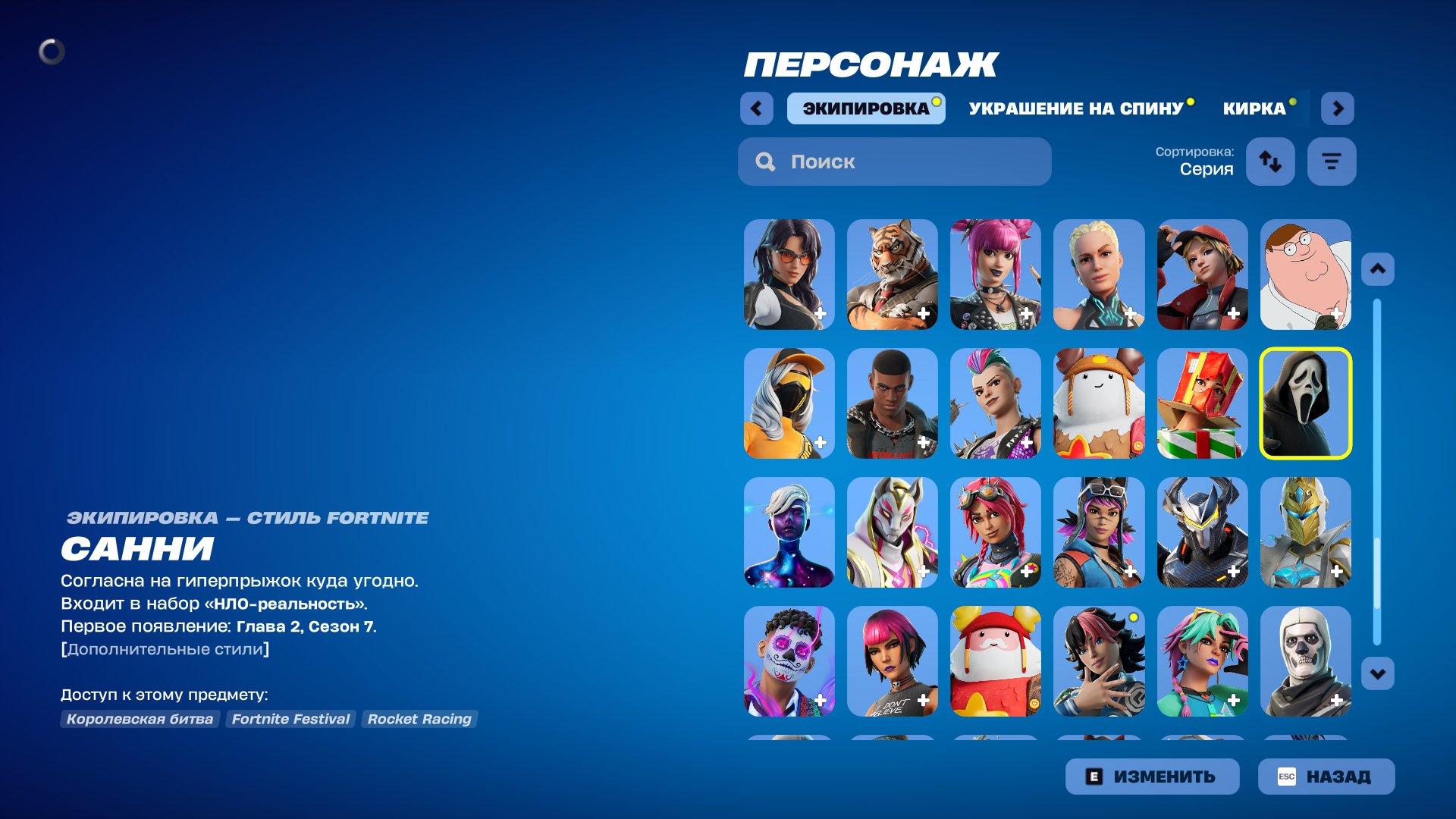Toggle the sort direction arrows icon
This screenshot has height=819, width=1456.
pyautogui.click(x=1270, y=162)
